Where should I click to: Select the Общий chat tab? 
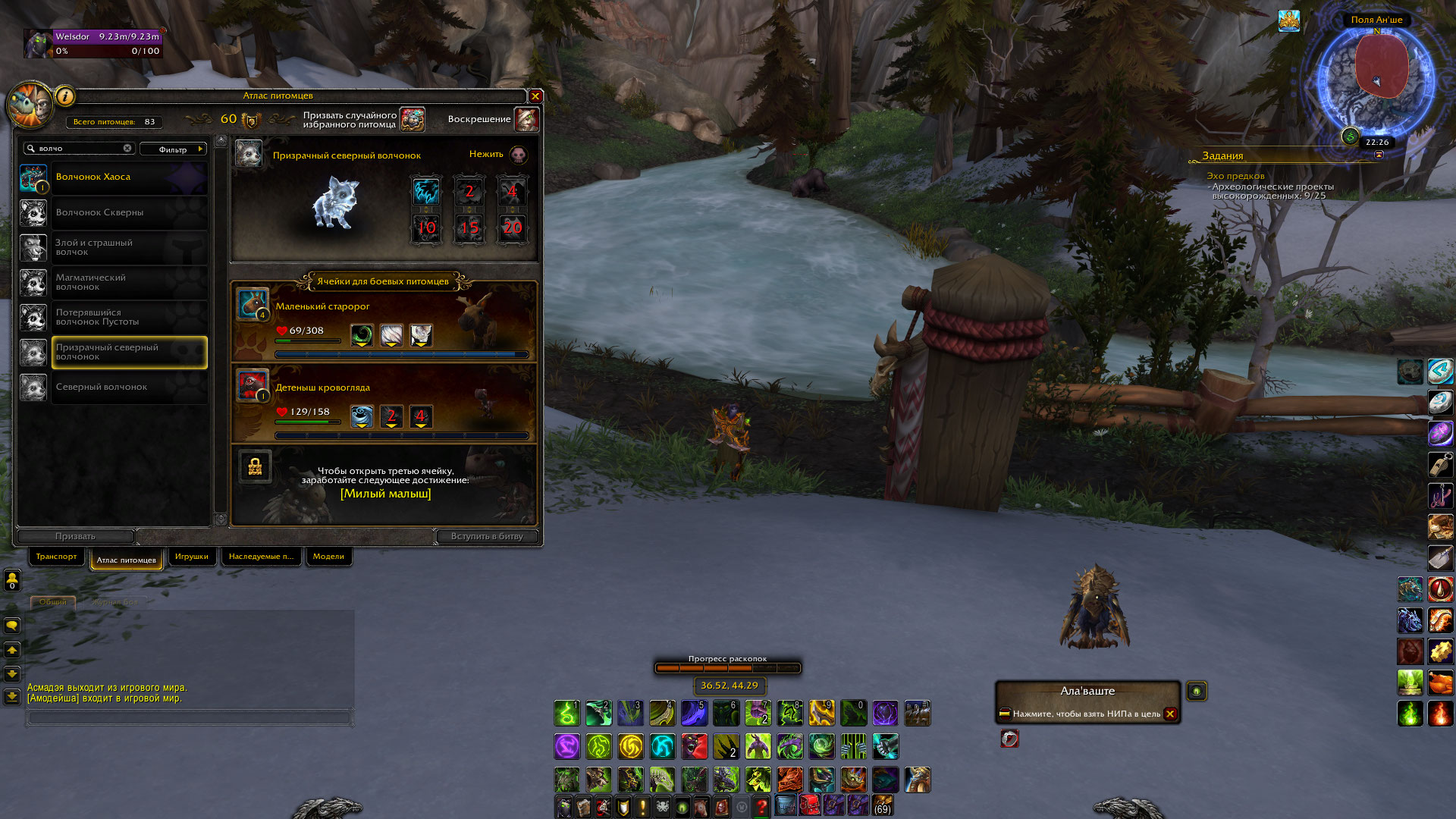pos(53,602)
